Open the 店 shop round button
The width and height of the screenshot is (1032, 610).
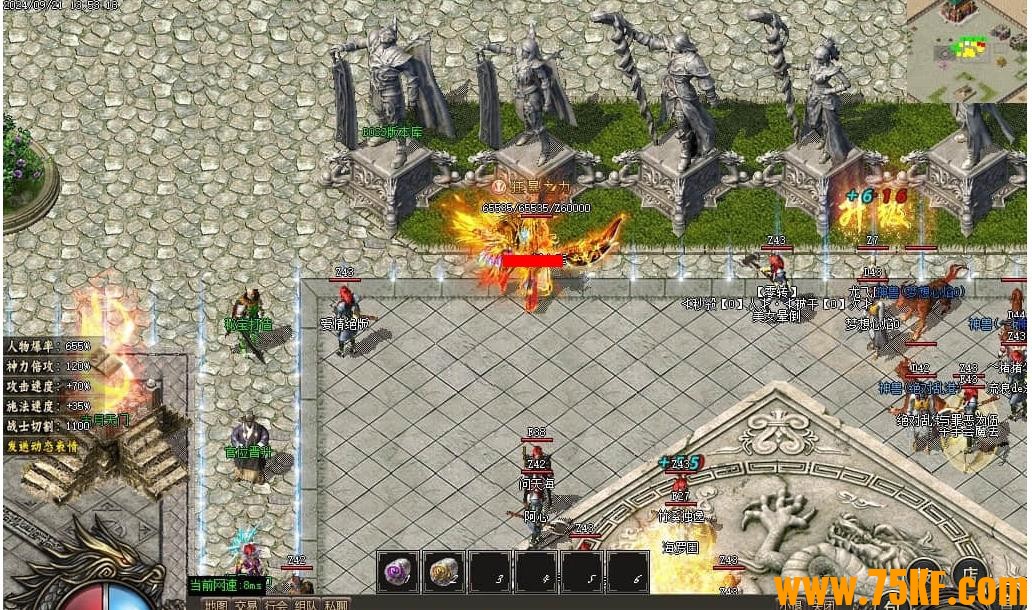[x=968, y=570]
